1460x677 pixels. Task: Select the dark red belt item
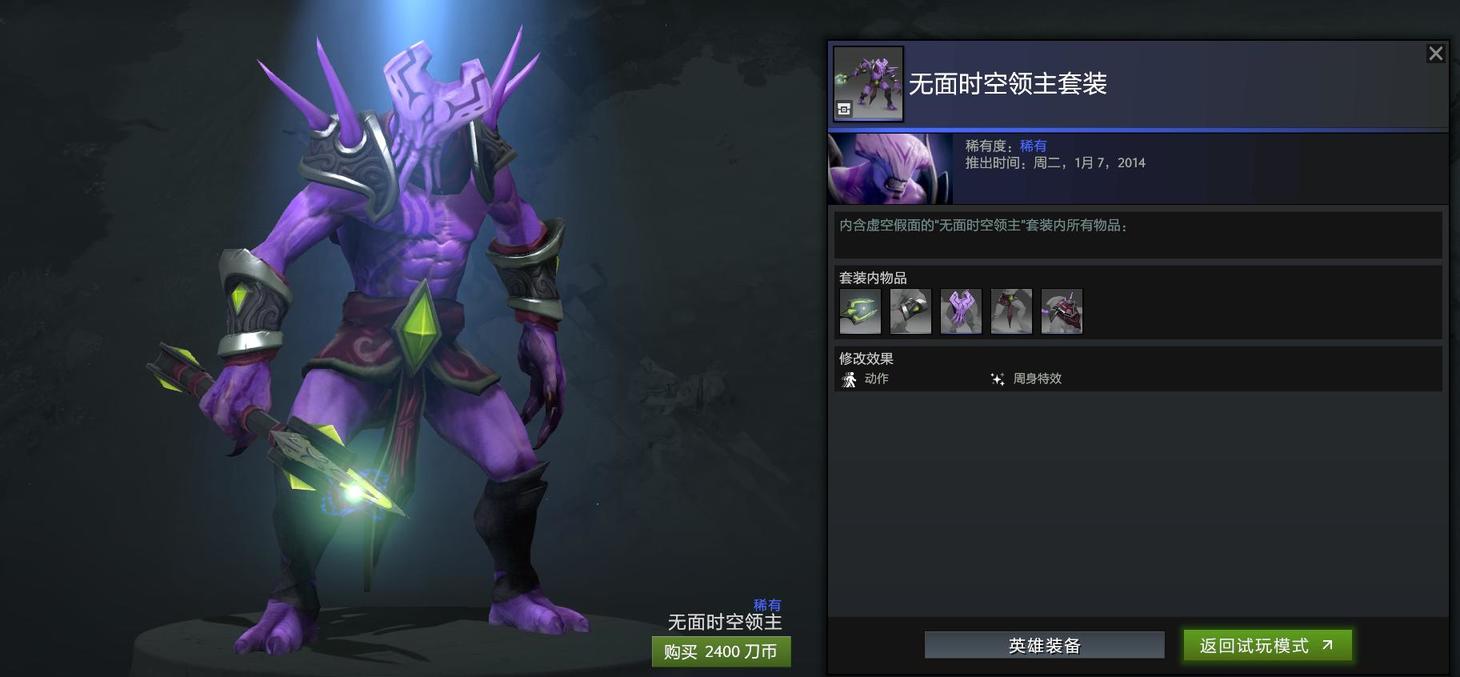point(1011,312)
